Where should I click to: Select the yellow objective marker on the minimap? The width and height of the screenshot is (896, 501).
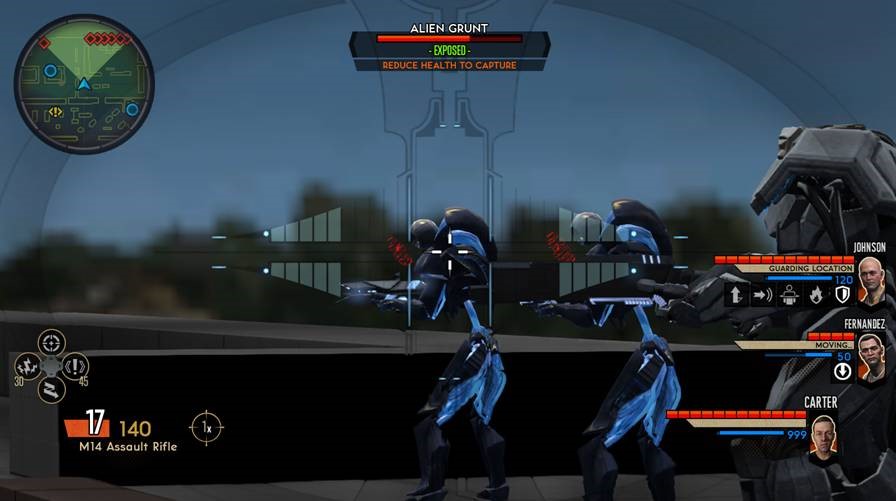[x=56, y=112]
